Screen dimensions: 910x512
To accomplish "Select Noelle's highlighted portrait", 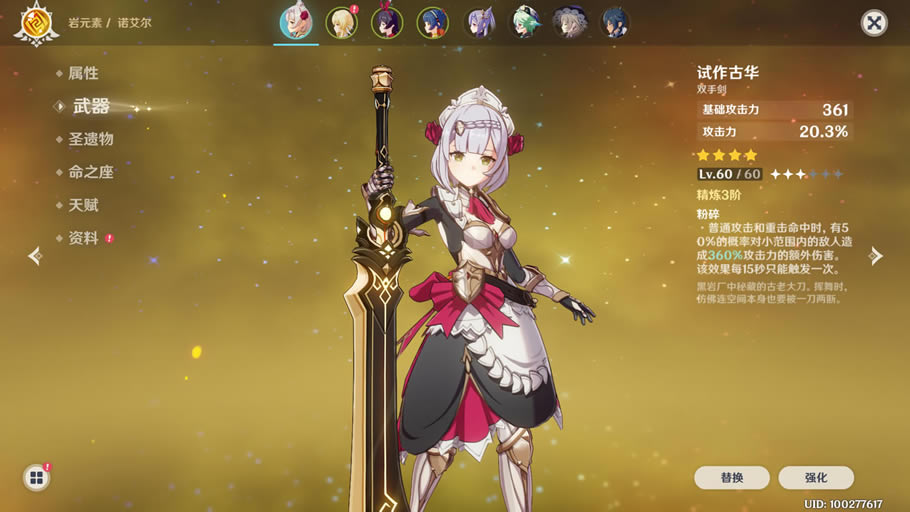I will [x=296, y=23].
